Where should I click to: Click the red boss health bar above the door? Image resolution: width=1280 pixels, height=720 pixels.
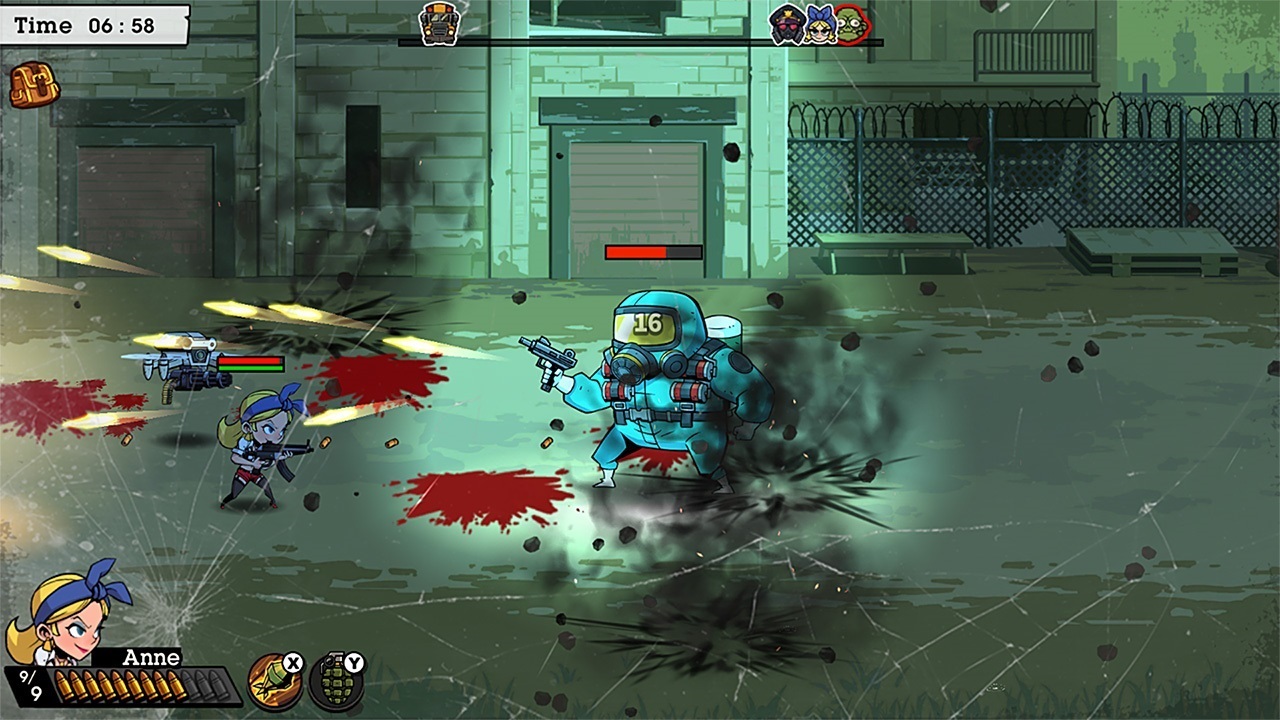pyautogui.click(x=655, y=253)
